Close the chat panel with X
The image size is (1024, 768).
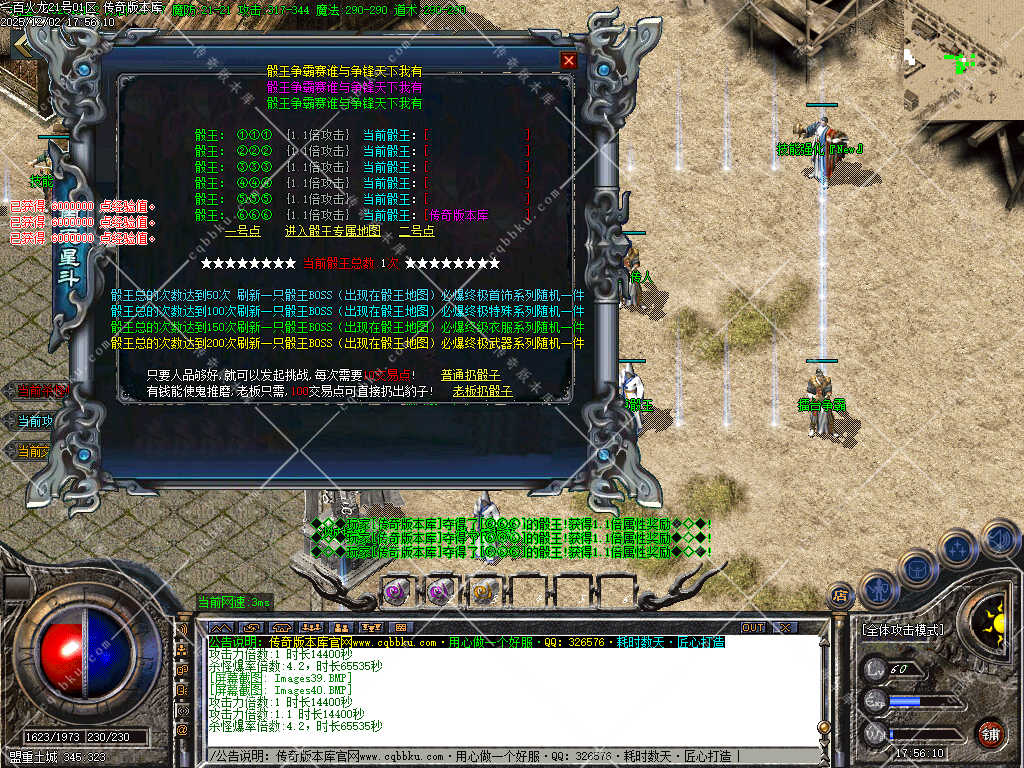tap(785, 628)
